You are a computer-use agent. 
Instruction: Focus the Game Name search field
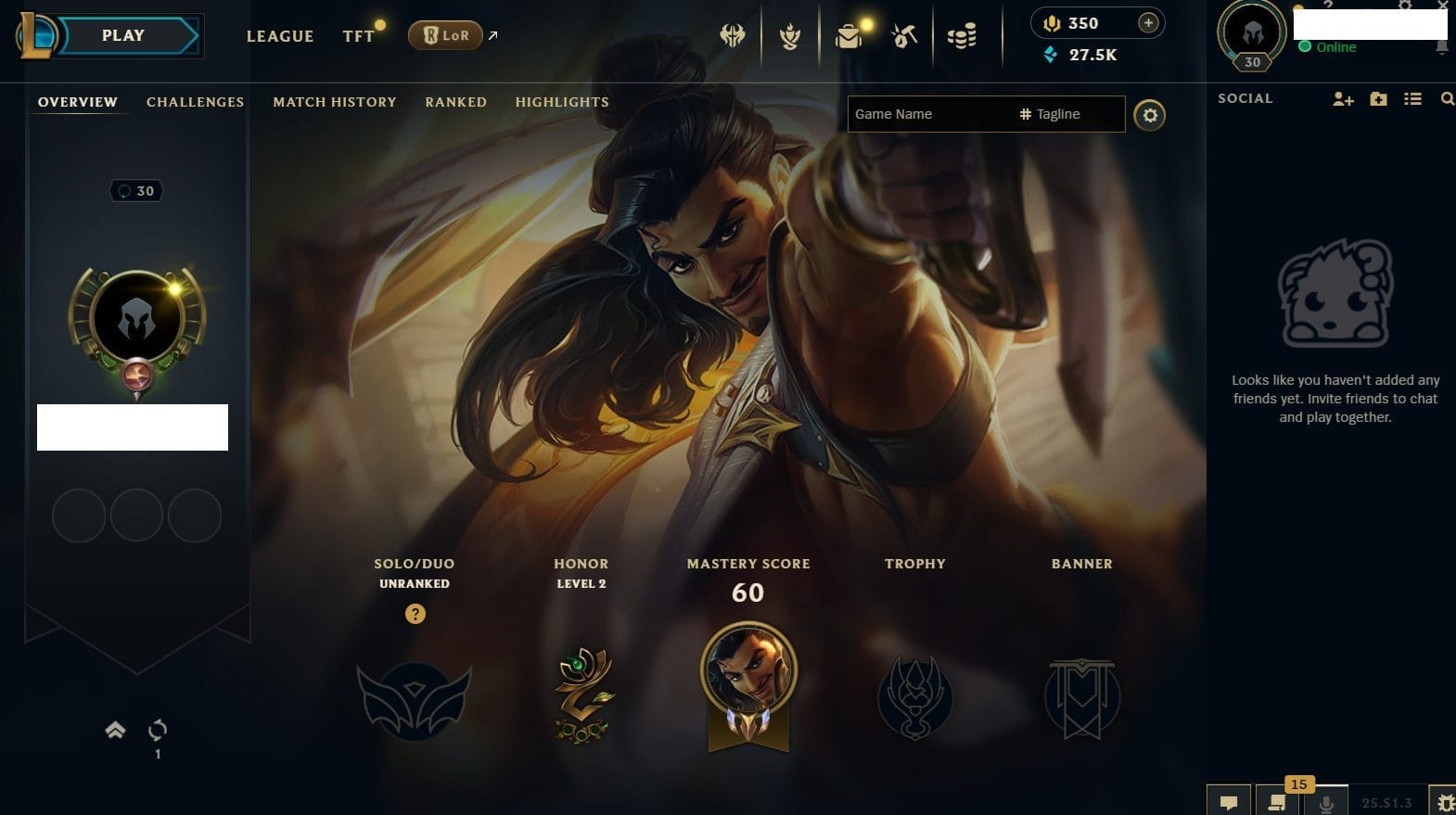click(x=927, y=114)
